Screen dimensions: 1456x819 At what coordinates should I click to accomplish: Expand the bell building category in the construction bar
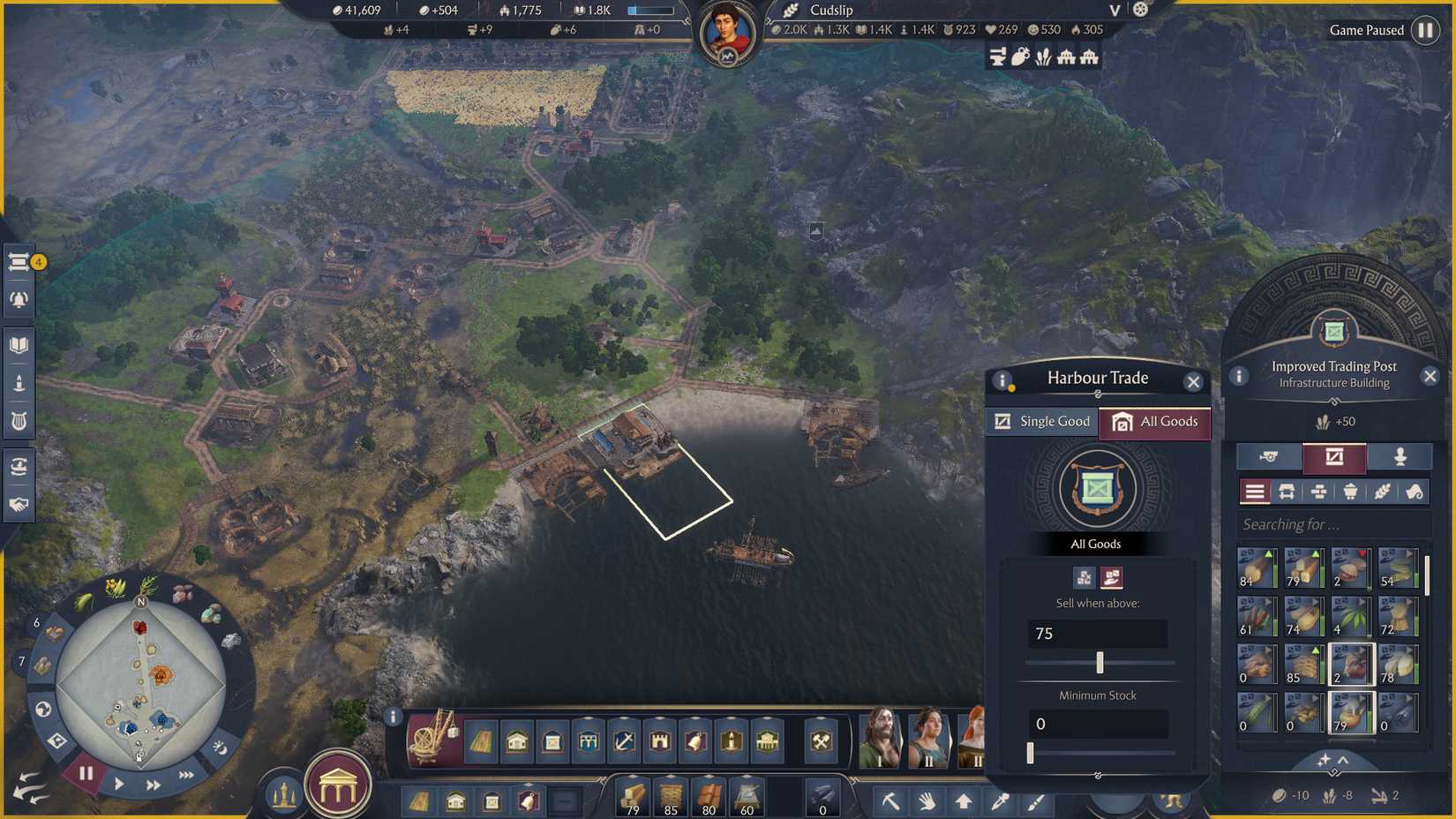pos(695,742)
